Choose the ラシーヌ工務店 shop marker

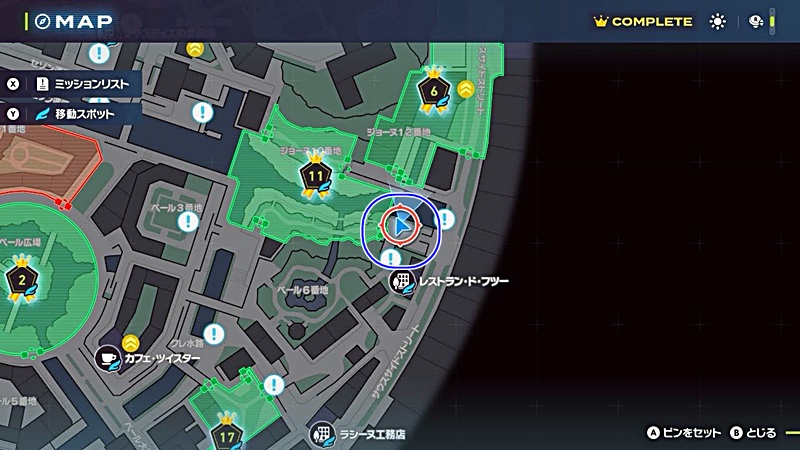[321, 435]
